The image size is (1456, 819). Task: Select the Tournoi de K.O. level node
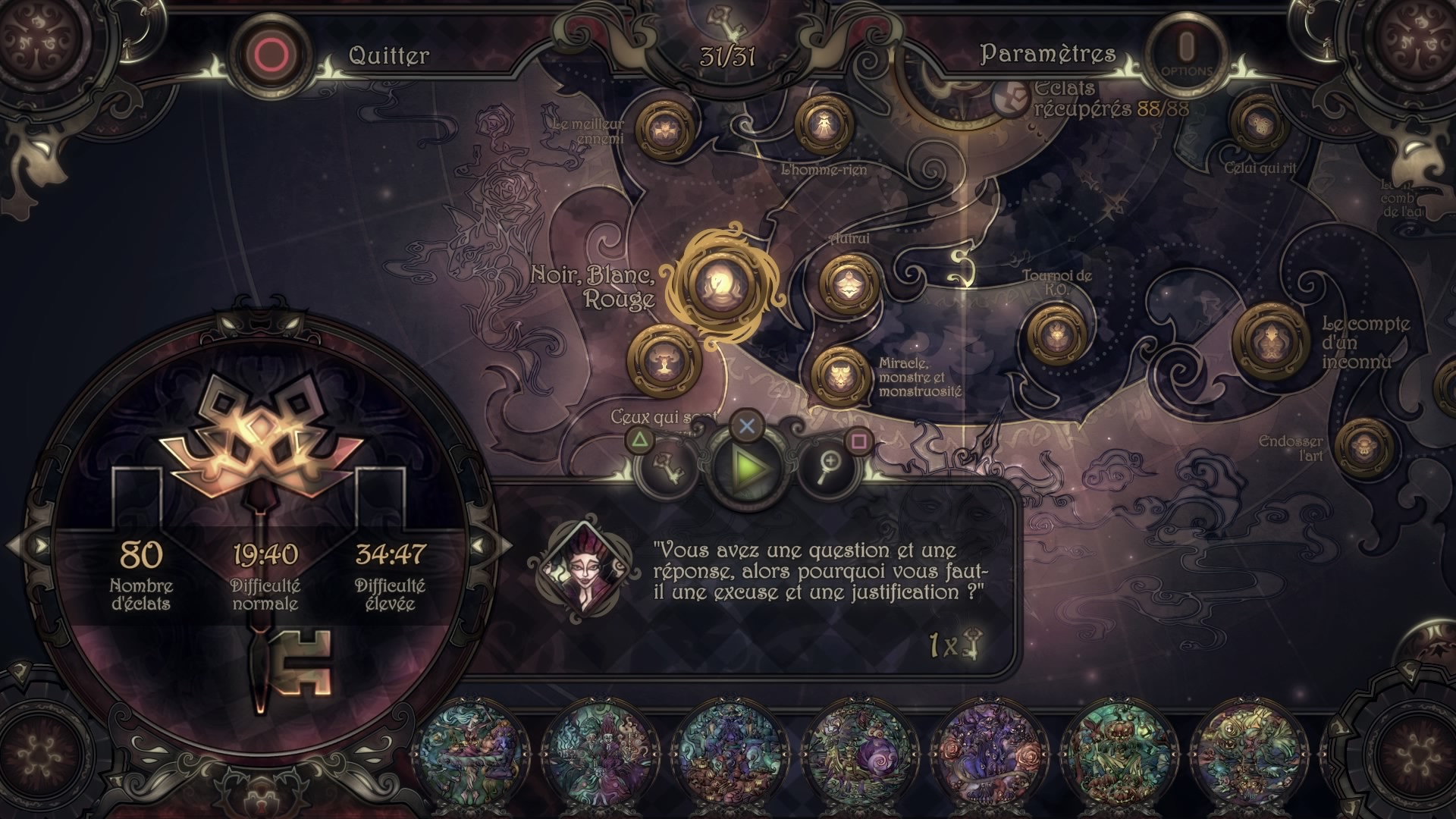(1056, 333)
